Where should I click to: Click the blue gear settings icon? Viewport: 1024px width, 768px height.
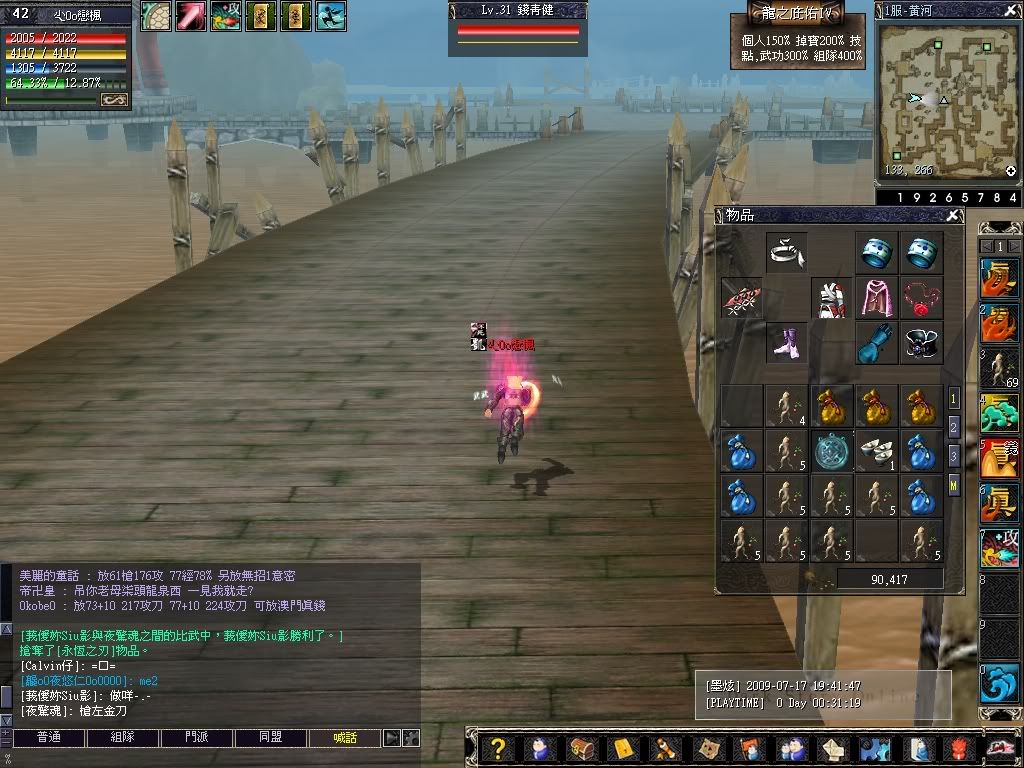point(874,748)
